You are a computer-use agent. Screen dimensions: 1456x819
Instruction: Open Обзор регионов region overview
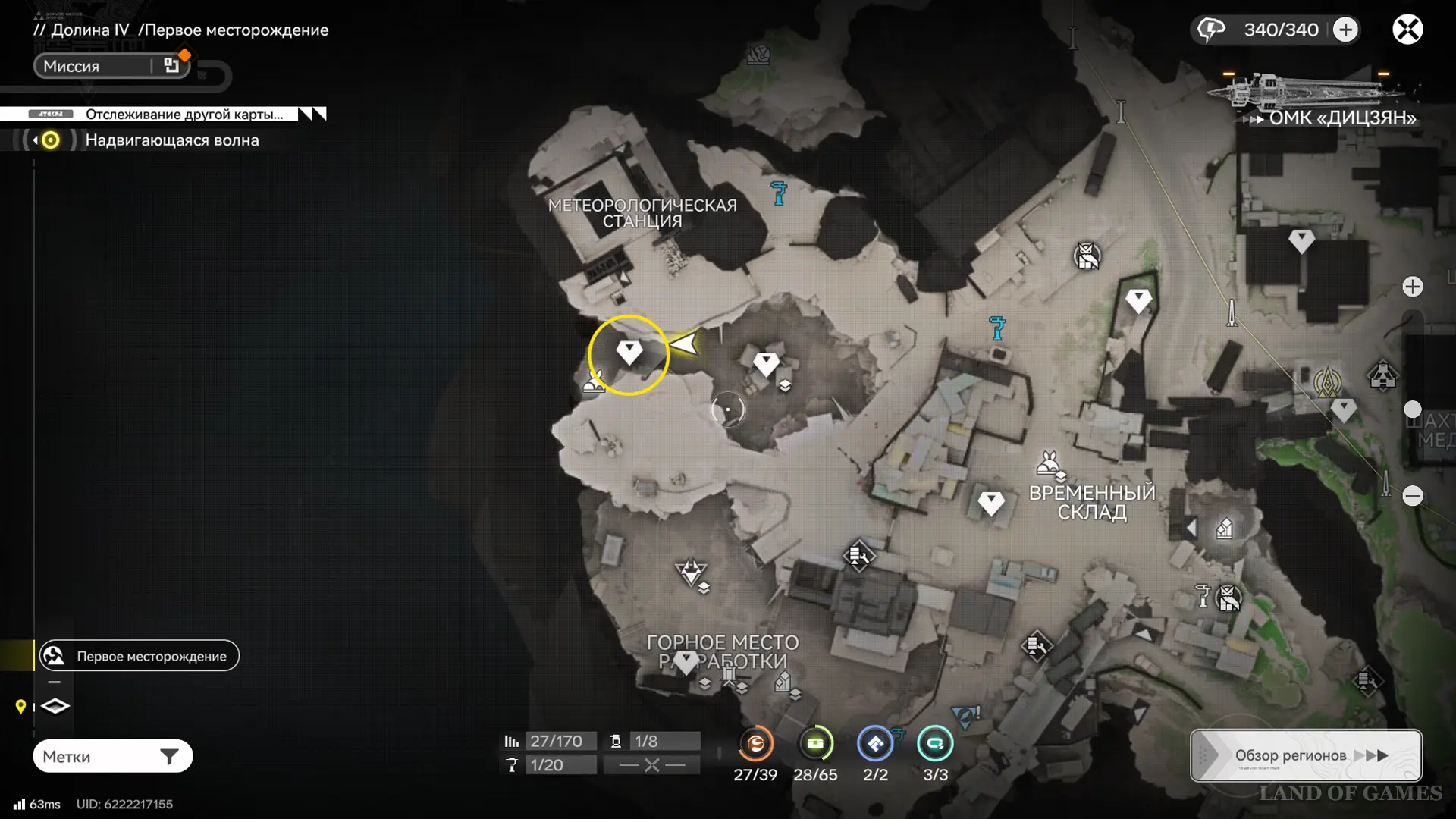click(x=1305, y=755)
